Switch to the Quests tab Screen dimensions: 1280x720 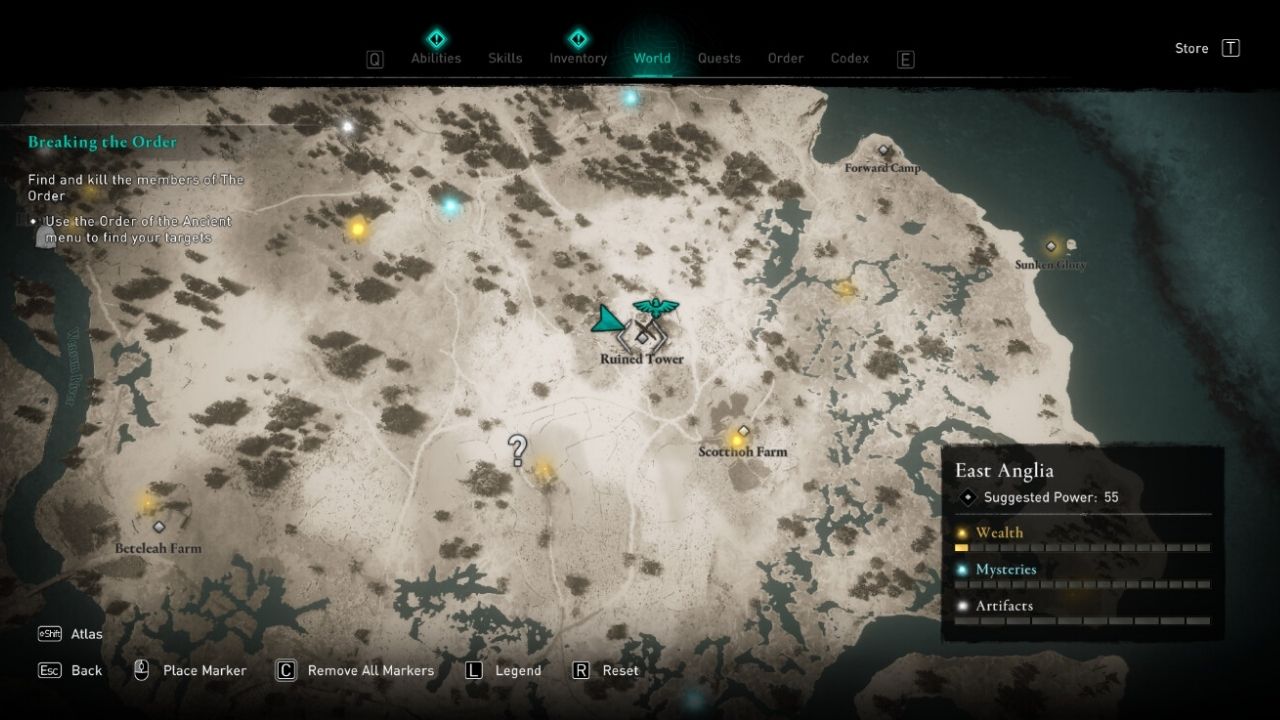(x=719, y=58)
